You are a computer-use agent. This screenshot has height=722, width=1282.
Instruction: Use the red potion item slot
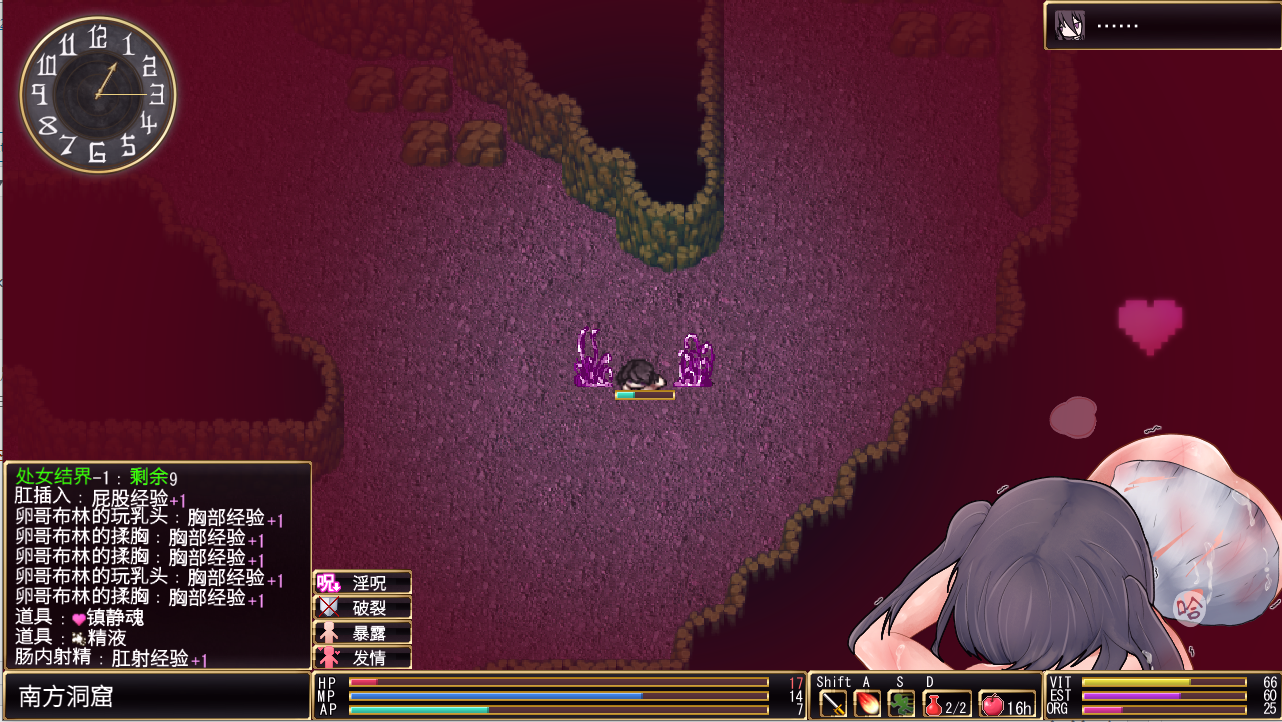pyautogui.click(x=944, y=704)
